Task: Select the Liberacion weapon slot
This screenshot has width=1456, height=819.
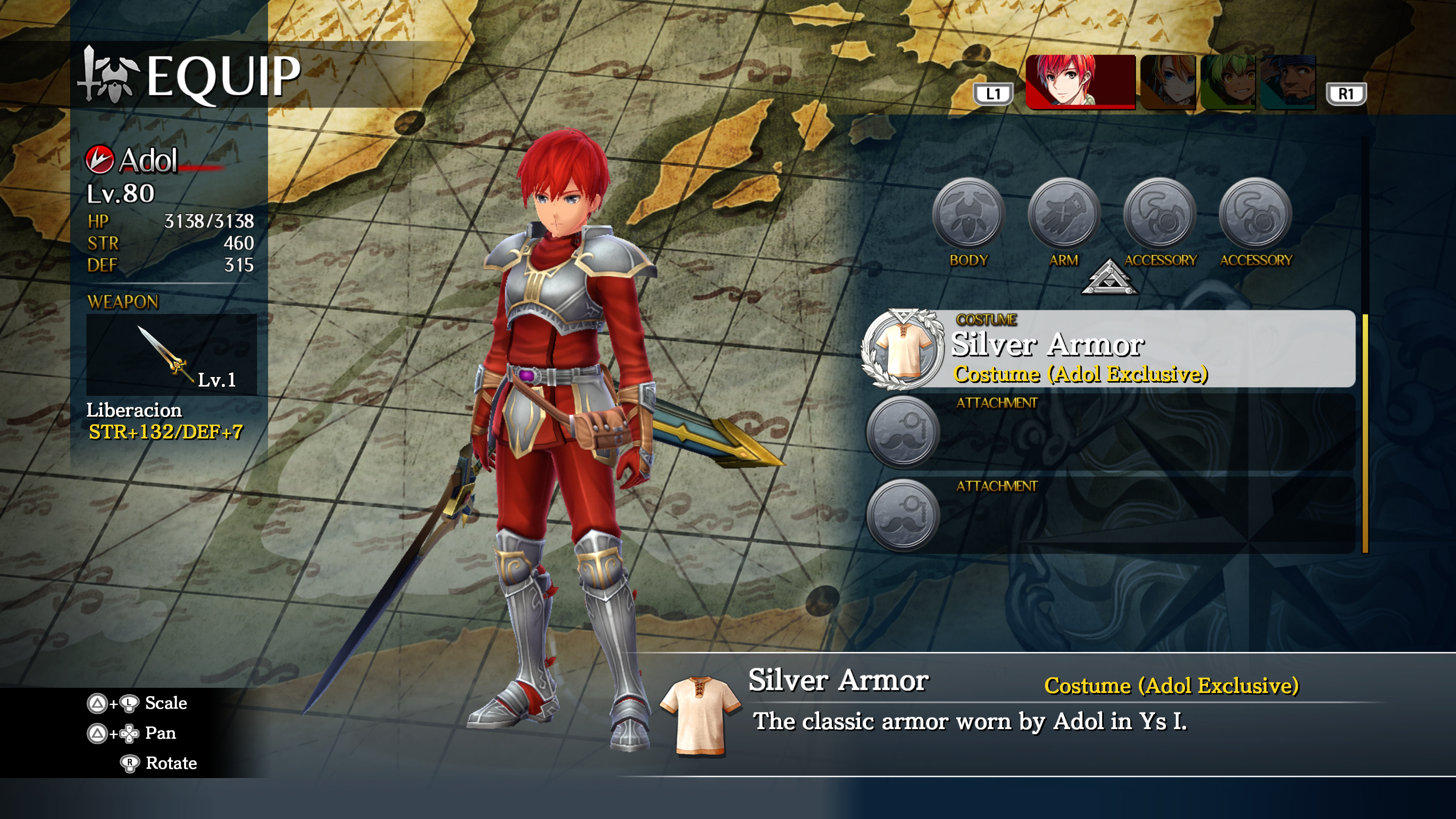Action: [x=171, y=355]
